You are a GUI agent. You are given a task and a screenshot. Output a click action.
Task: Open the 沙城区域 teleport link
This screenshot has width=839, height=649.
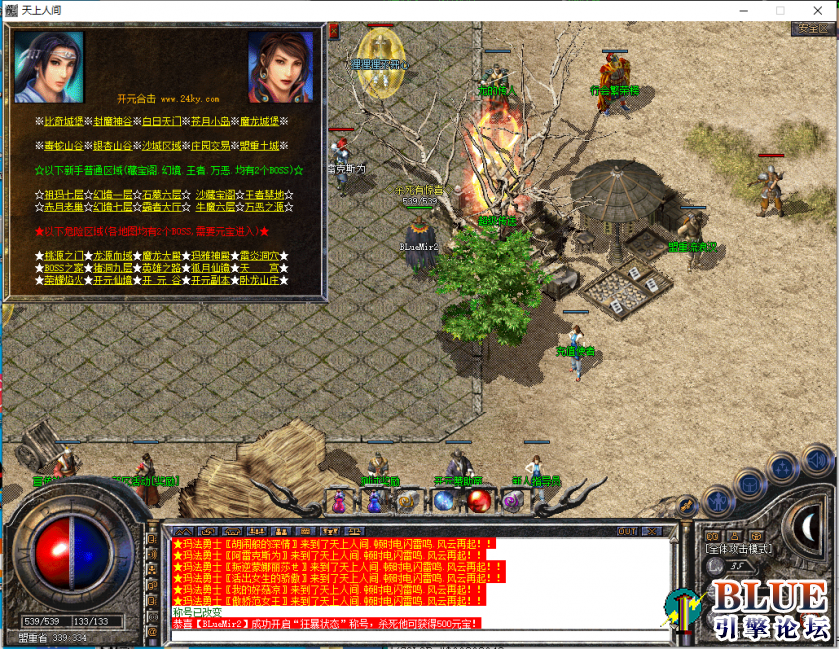[162, 145]
